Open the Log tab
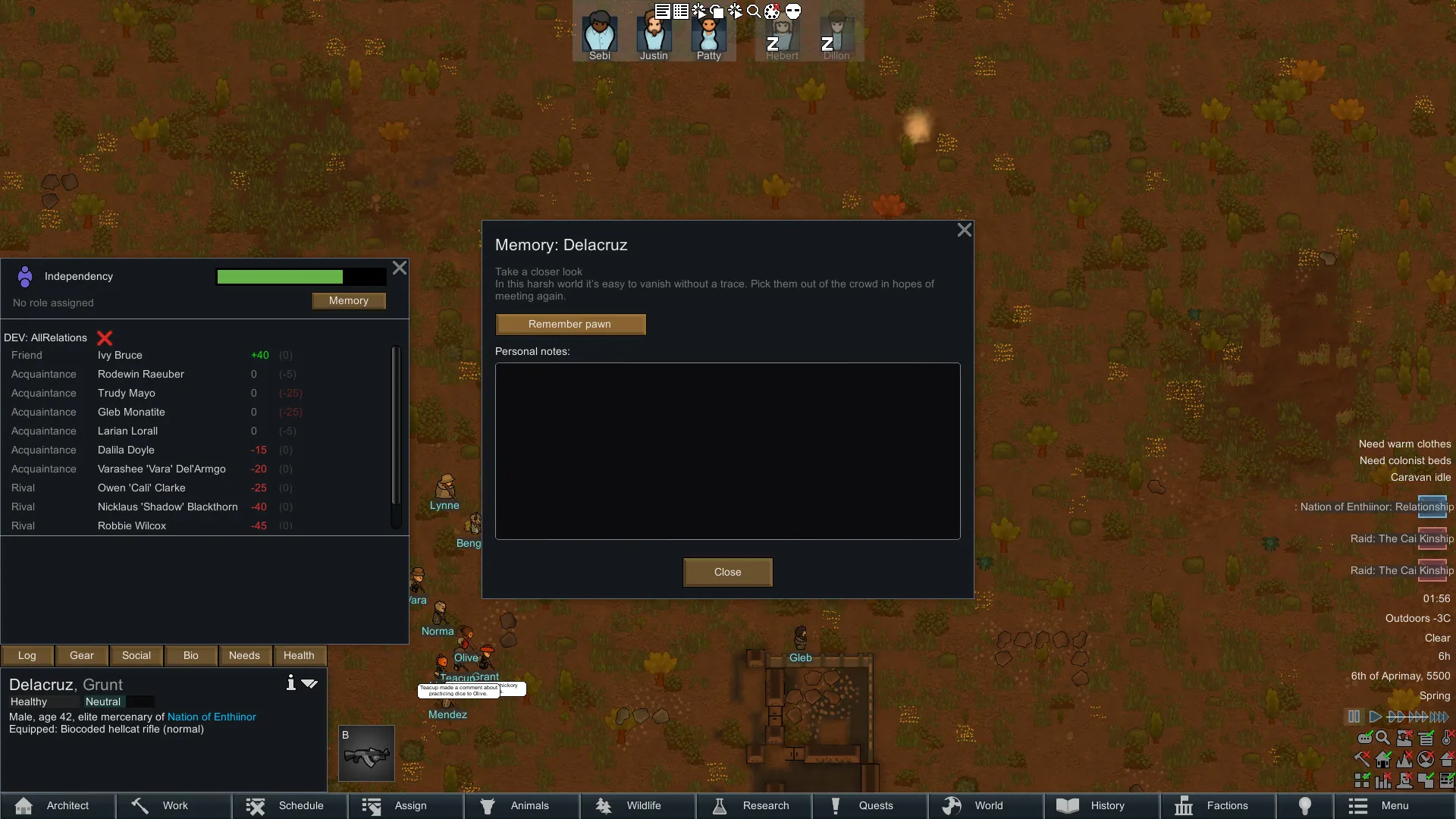 [27, 656]
